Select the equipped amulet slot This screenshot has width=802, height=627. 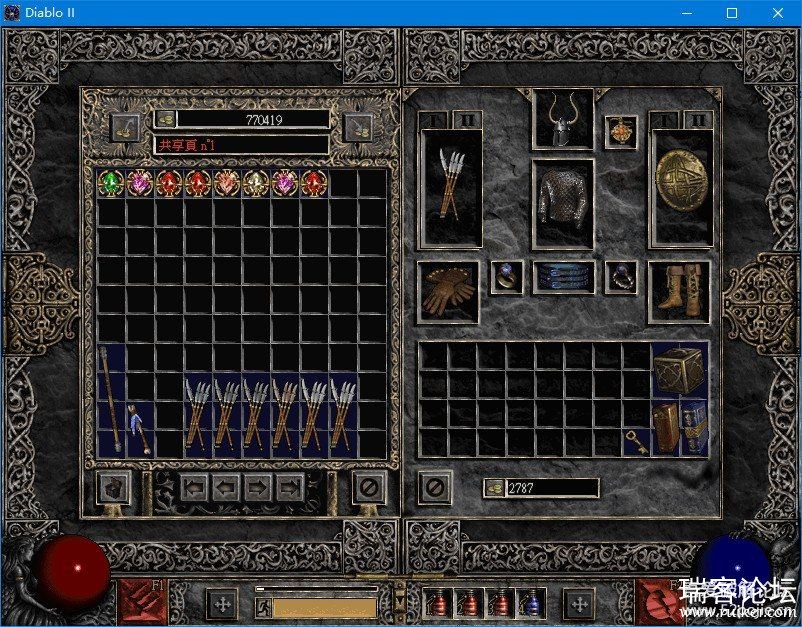click(x=620, y=132)
